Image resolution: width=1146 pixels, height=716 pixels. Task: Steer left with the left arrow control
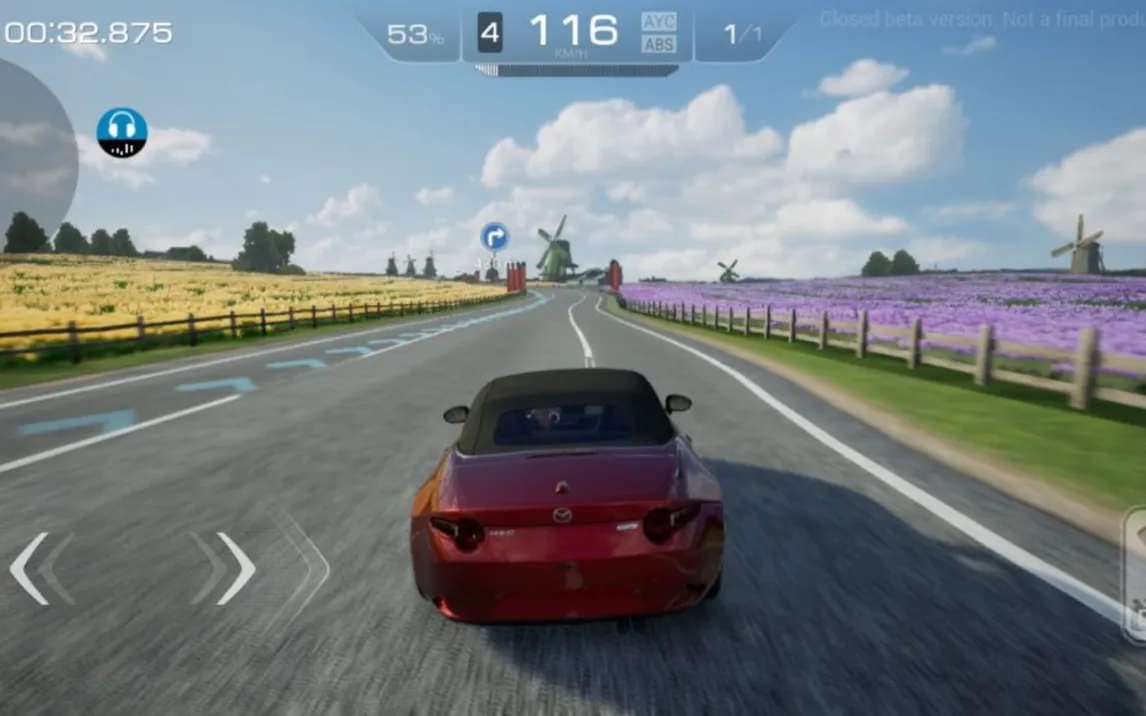tap(31, 568)
